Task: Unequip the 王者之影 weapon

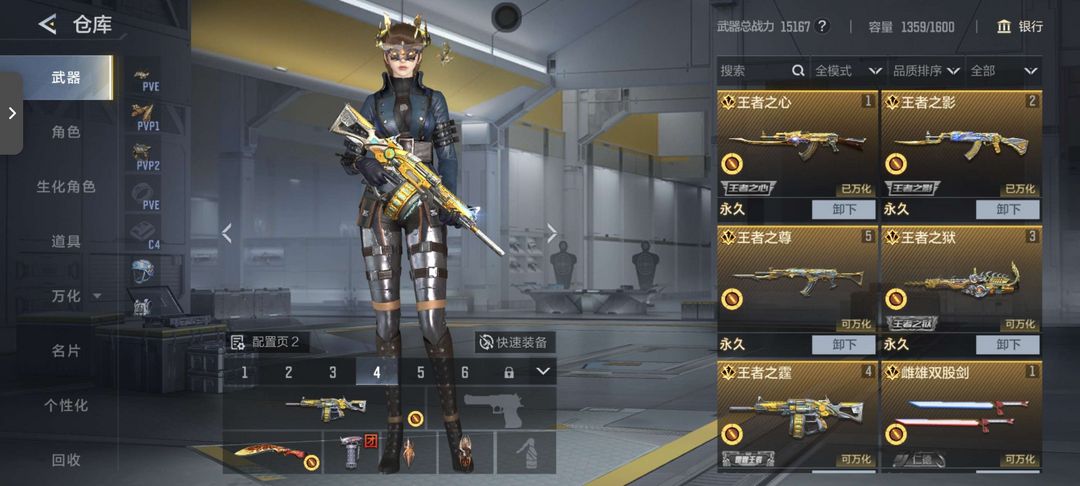Action: point(1007,210)
